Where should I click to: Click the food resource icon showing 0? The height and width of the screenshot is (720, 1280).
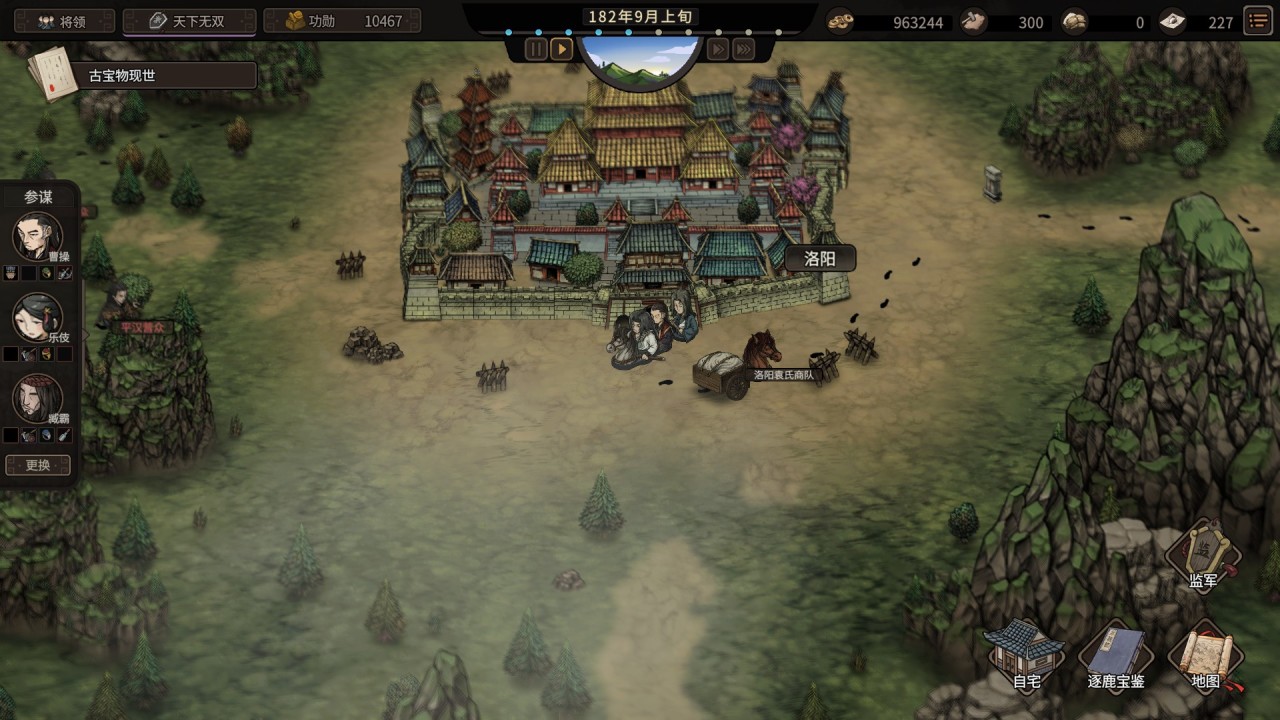click(1073, 21)
